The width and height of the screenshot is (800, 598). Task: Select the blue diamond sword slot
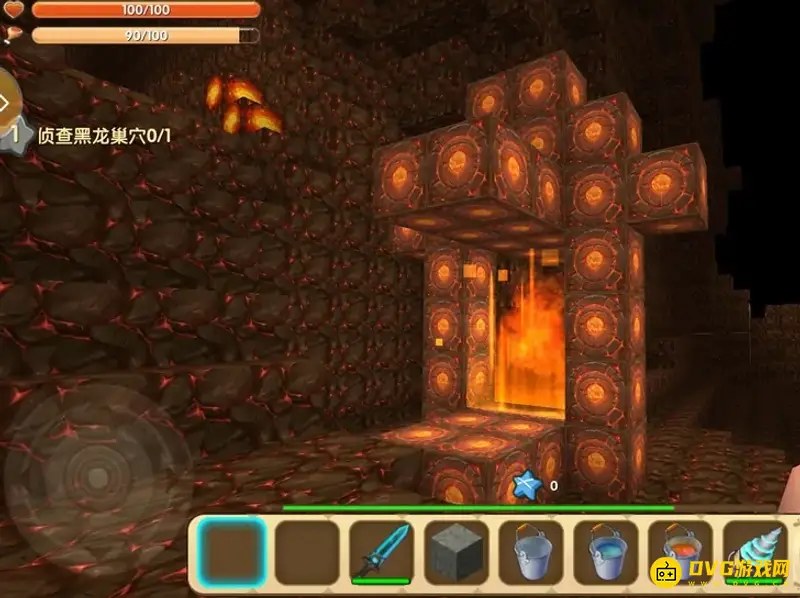point(381,551)
